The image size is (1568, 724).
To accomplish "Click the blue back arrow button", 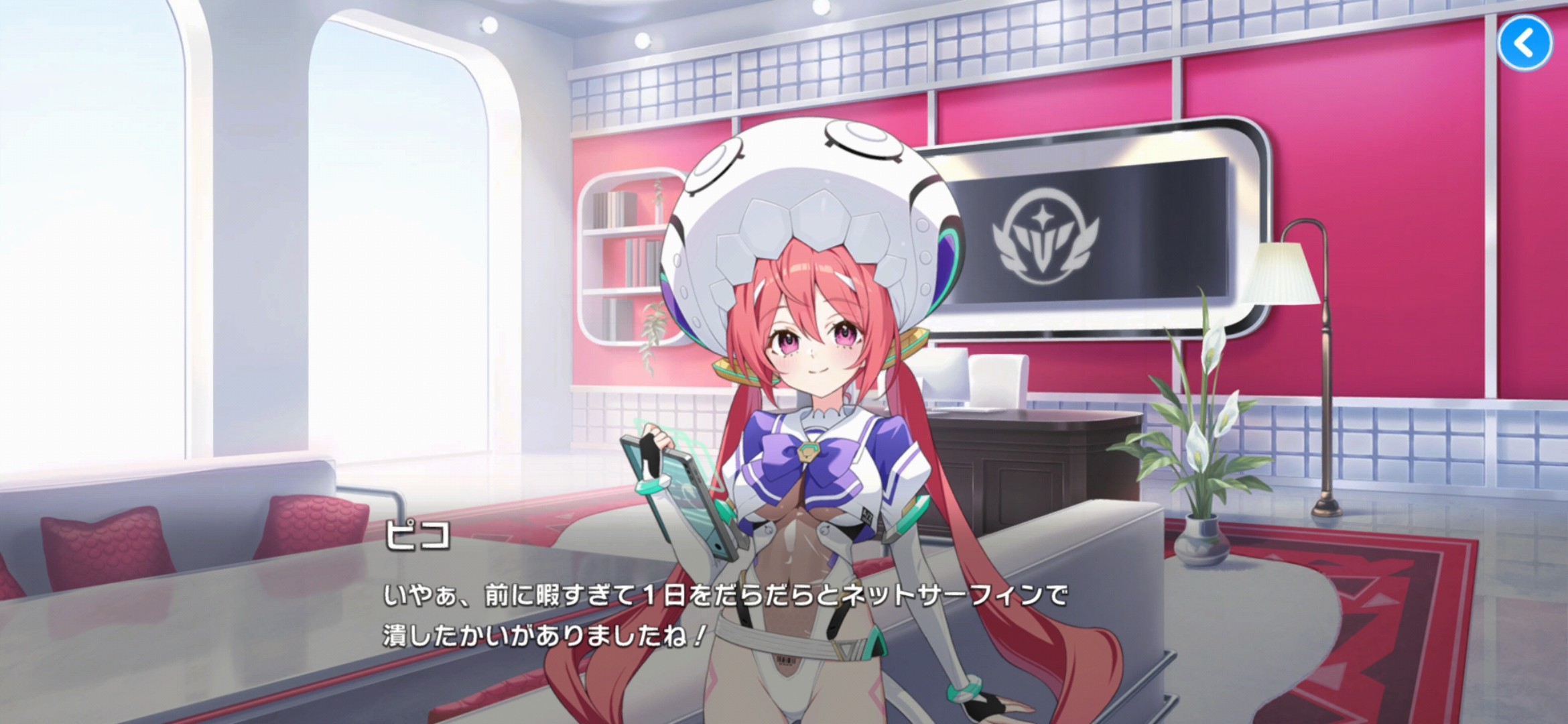I will [1524, 44].
